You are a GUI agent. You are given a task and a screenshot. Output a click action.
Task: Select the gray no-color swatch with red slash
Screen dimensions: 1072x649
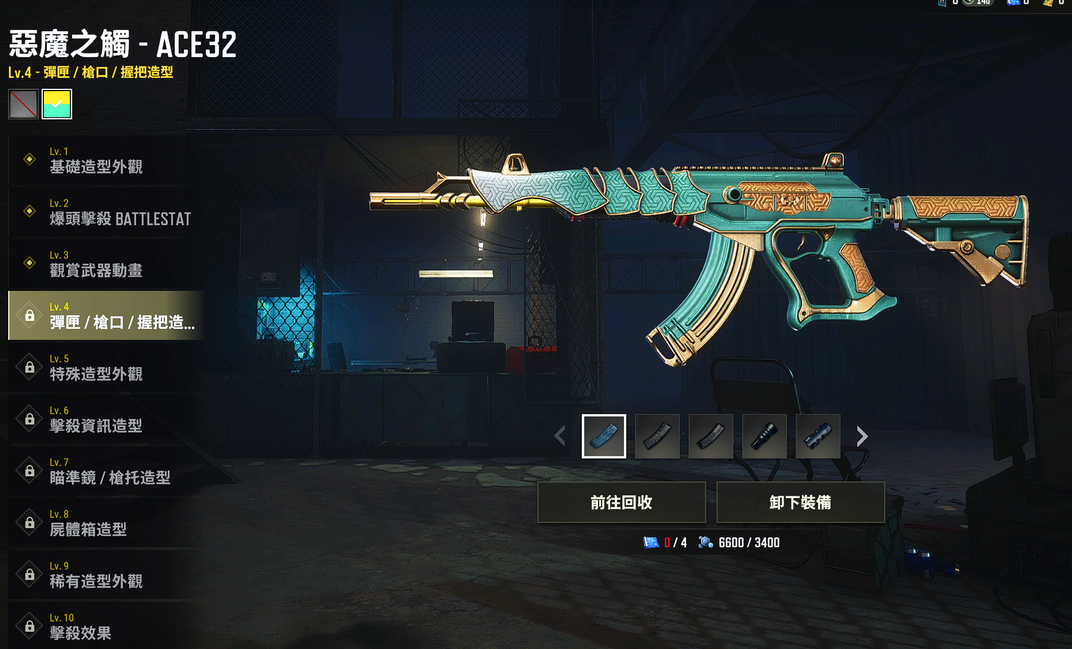(x=23, y=104)
